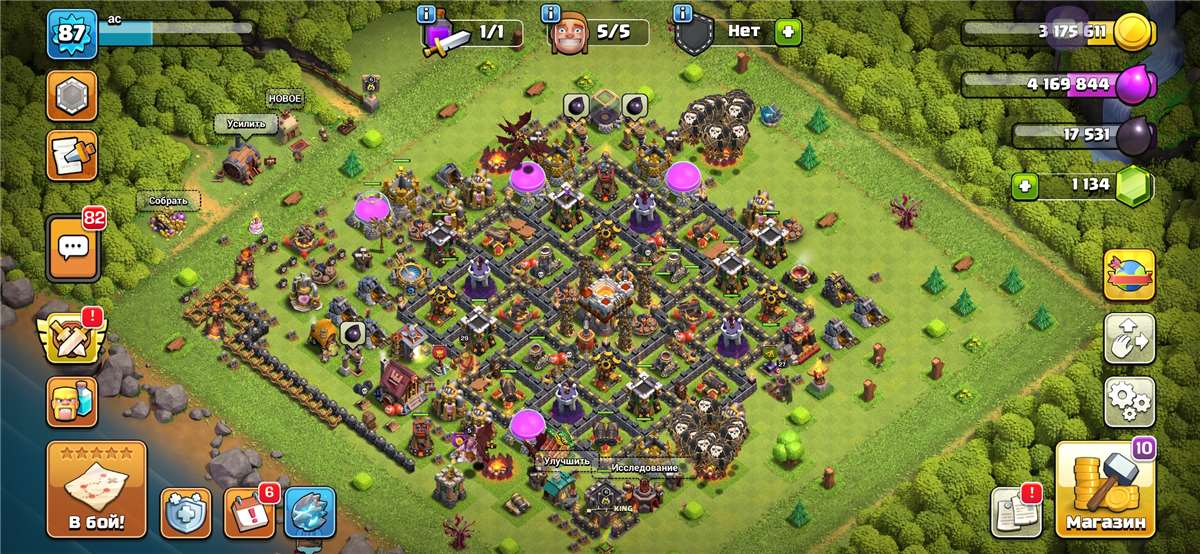Show builder info next to 5/5

coord(550,14)
